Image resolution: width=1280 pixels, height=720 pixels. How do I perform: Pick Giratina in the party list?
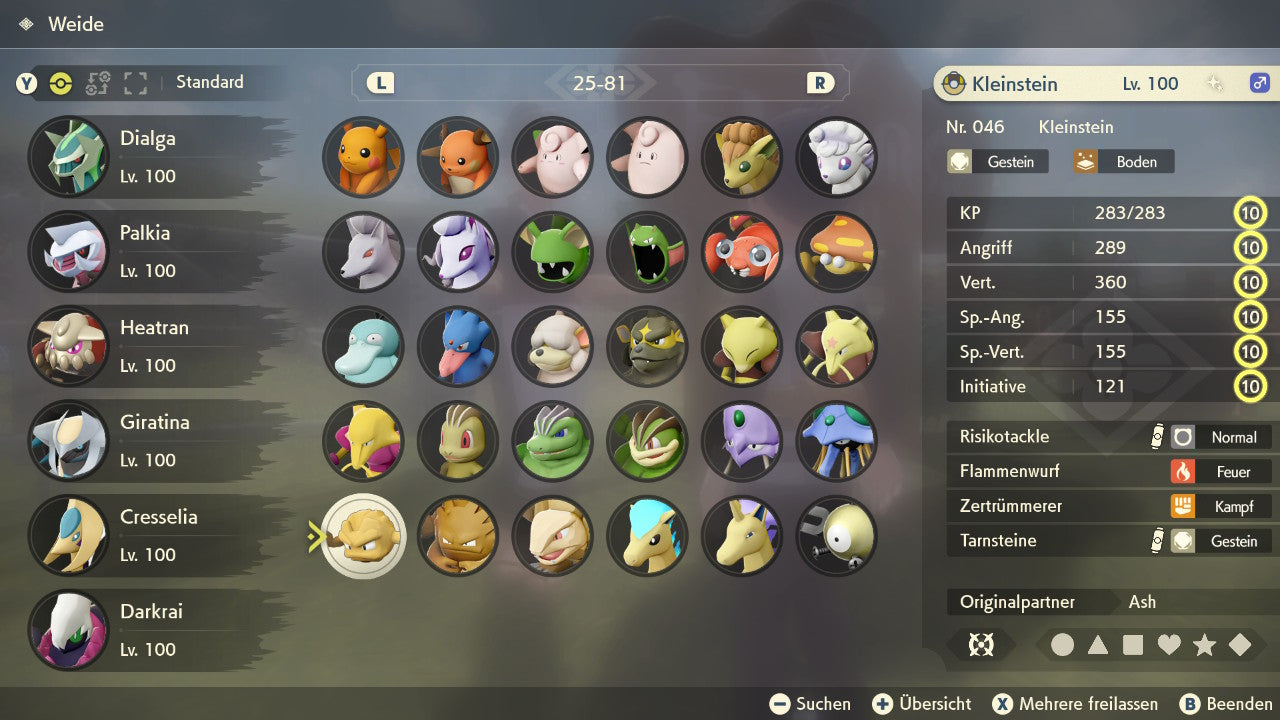150,441
